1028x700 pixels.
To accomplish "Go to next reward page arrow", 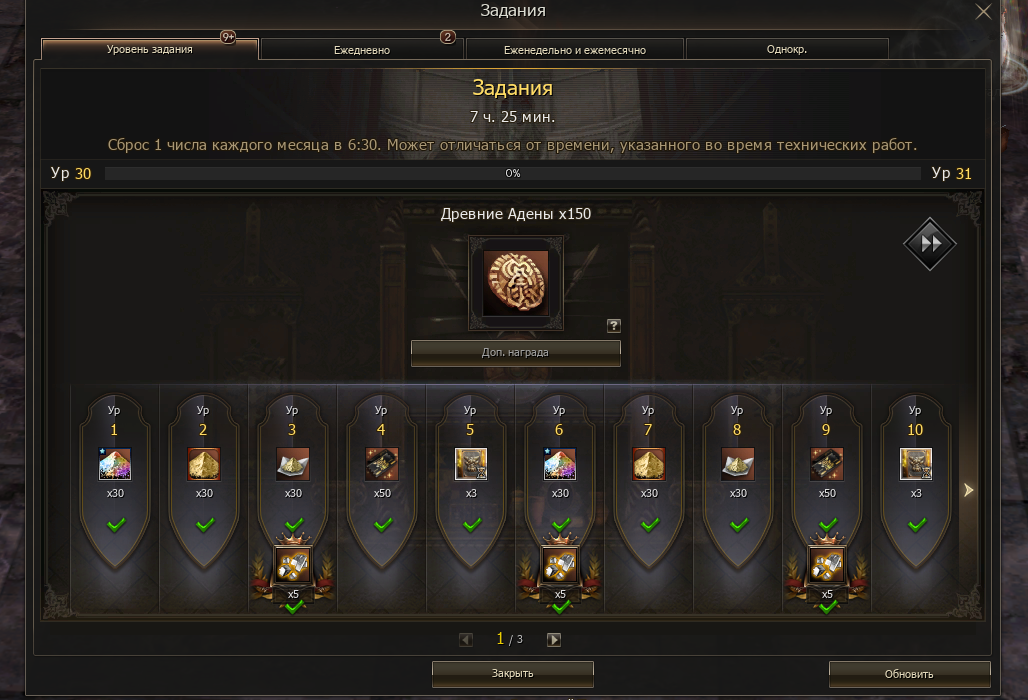I will (554, 640).
